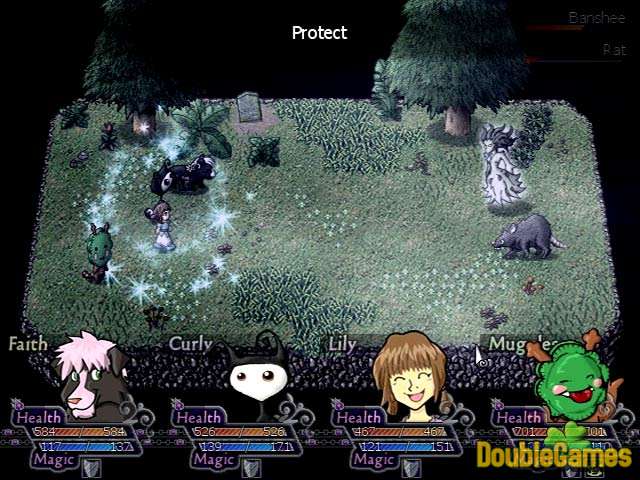Select Mugglee's green cactus portrait
The image size is (640, 480).
click(x=574, y=378)
